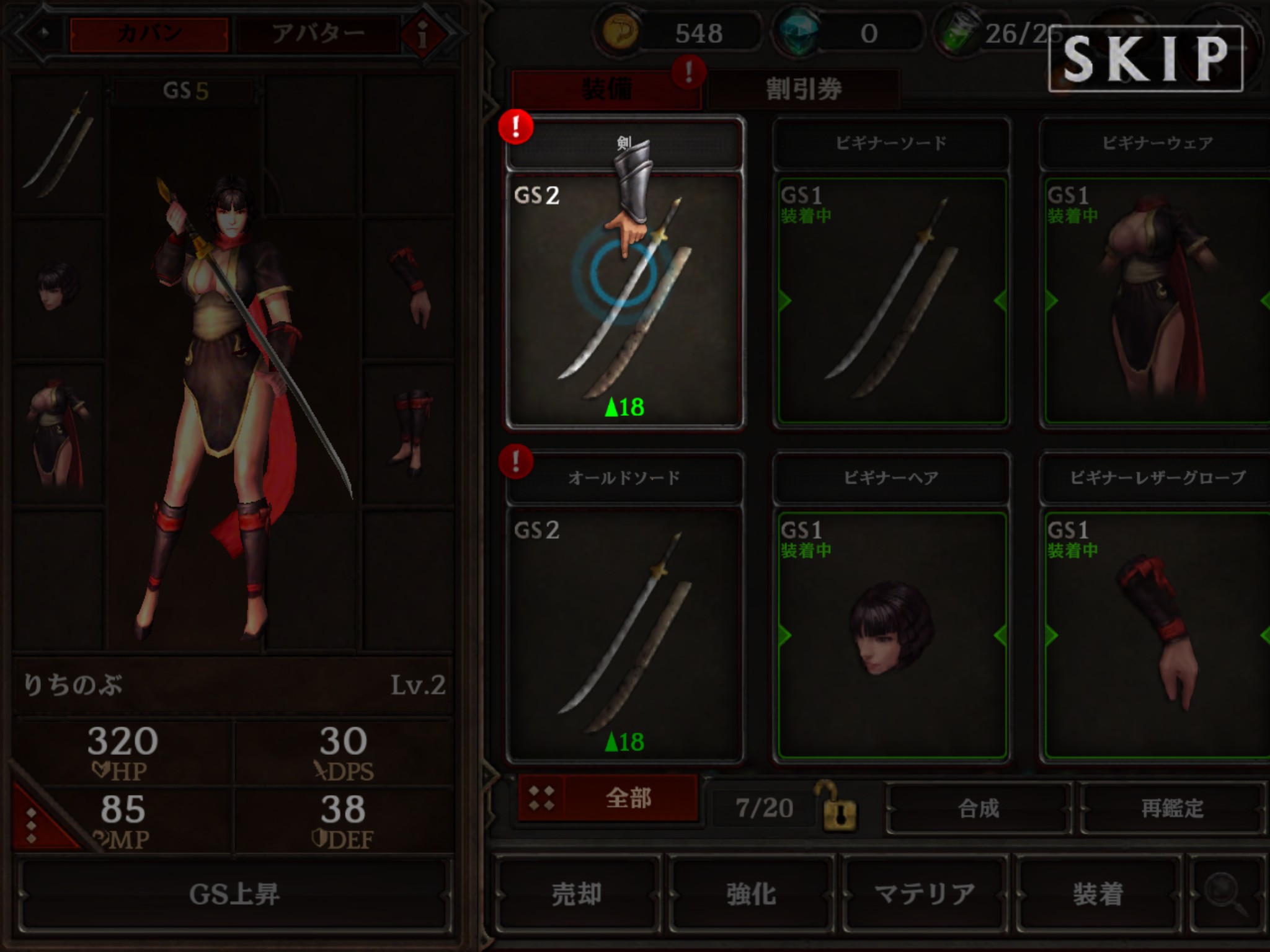The height and width of the screenshot is (952, 1270).
Task: Switch to the アバター tab
Action: (x=317, y=34)
